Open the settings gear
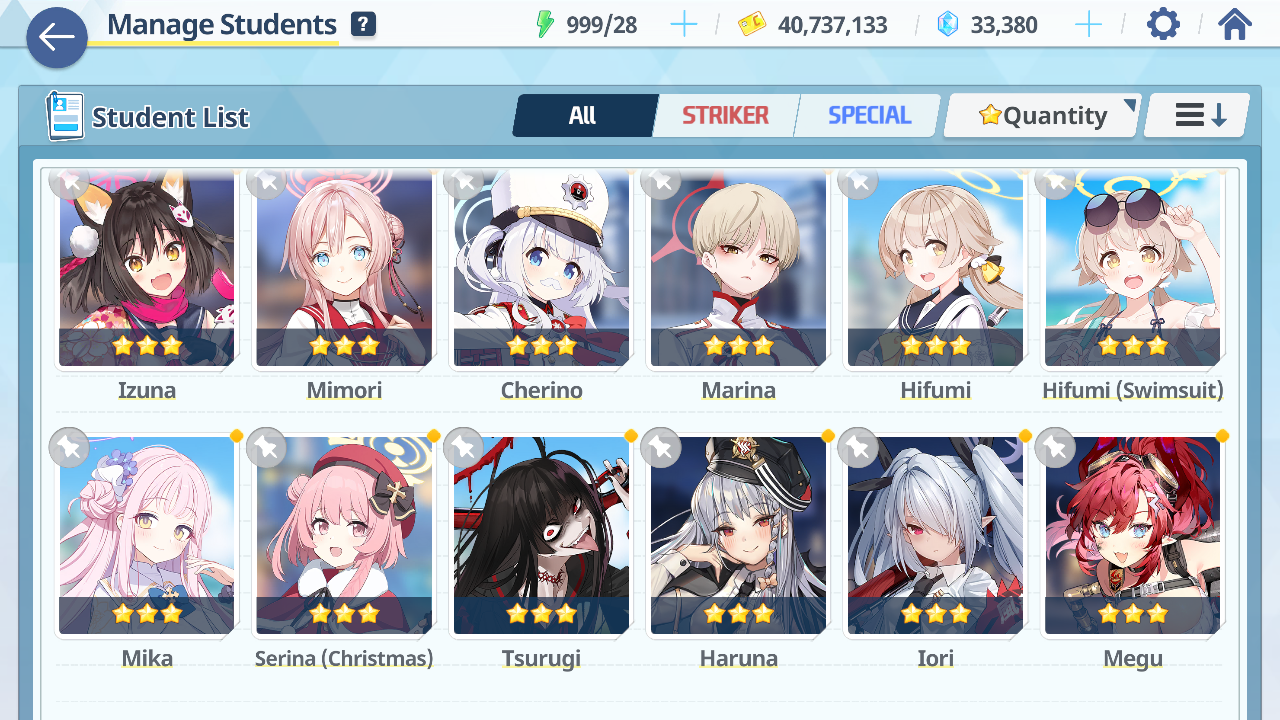Screen dimensions: 1280x720 point(1163,24)
